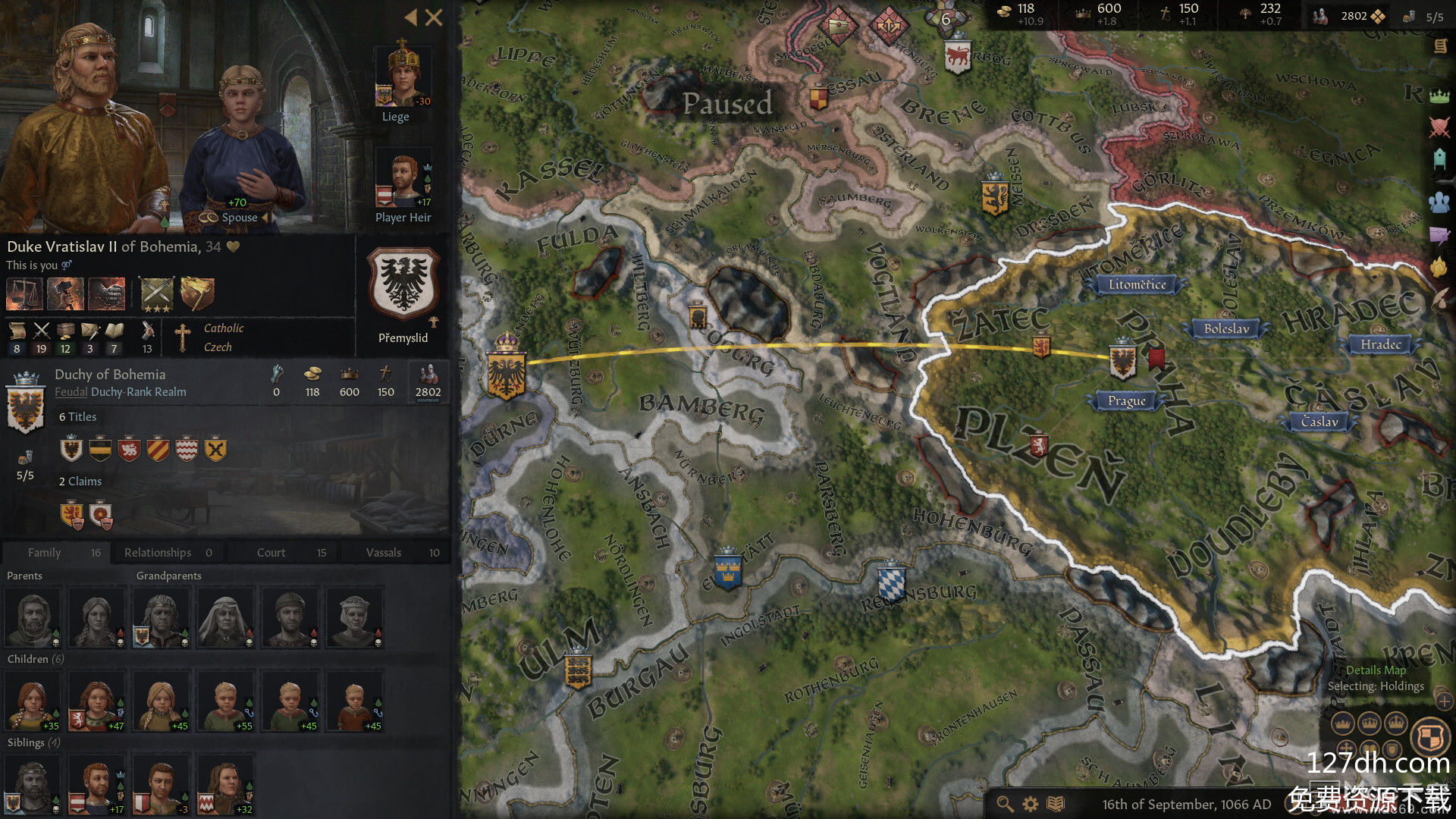Viewport: 1456px width, 819px height.
Task: Open the Přemyslid dynasty coat of arms
Action: click(403, 283)
